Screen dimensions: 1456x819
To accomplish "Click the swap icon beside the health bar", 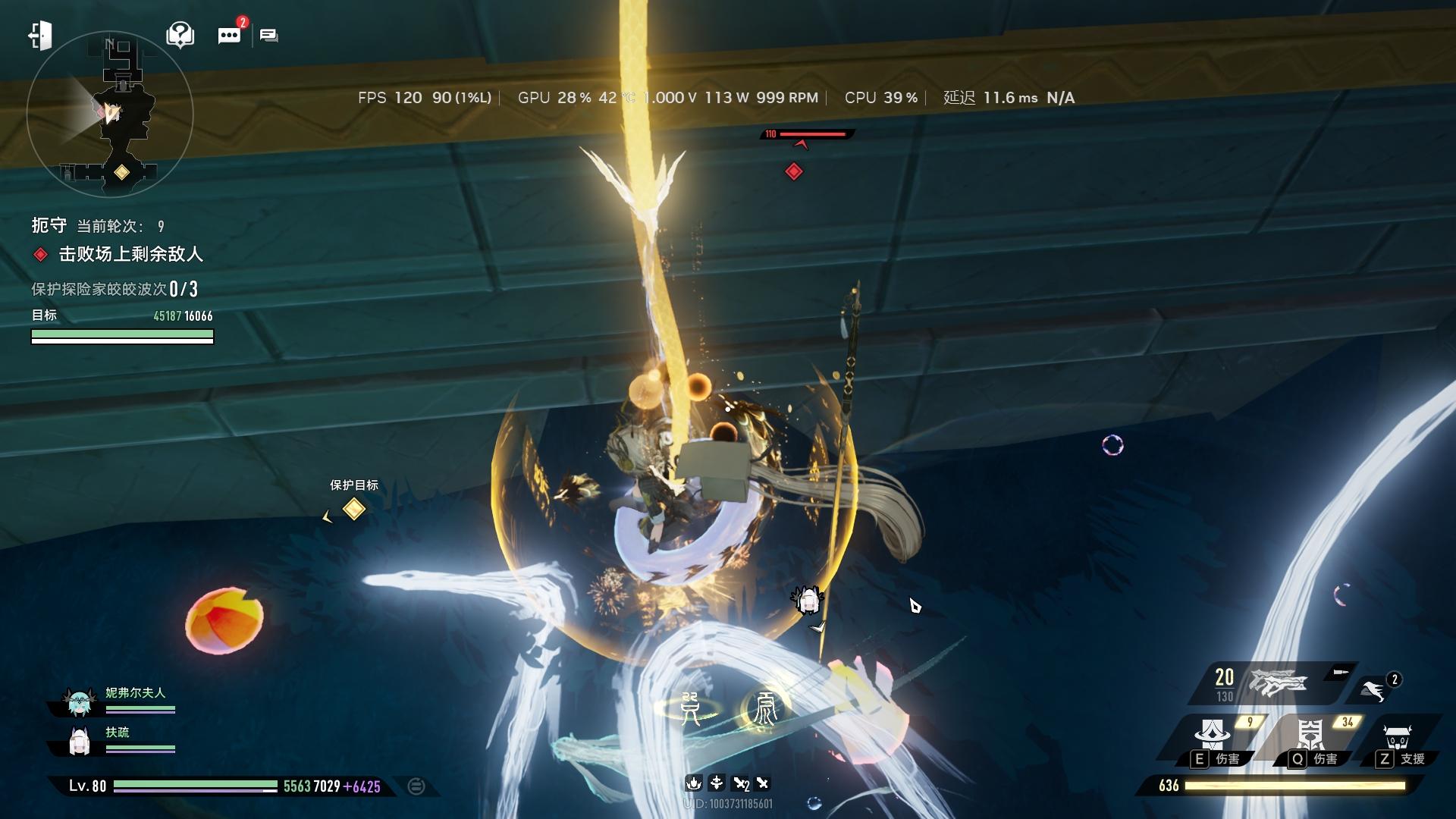I will click(x=416, y=786).
